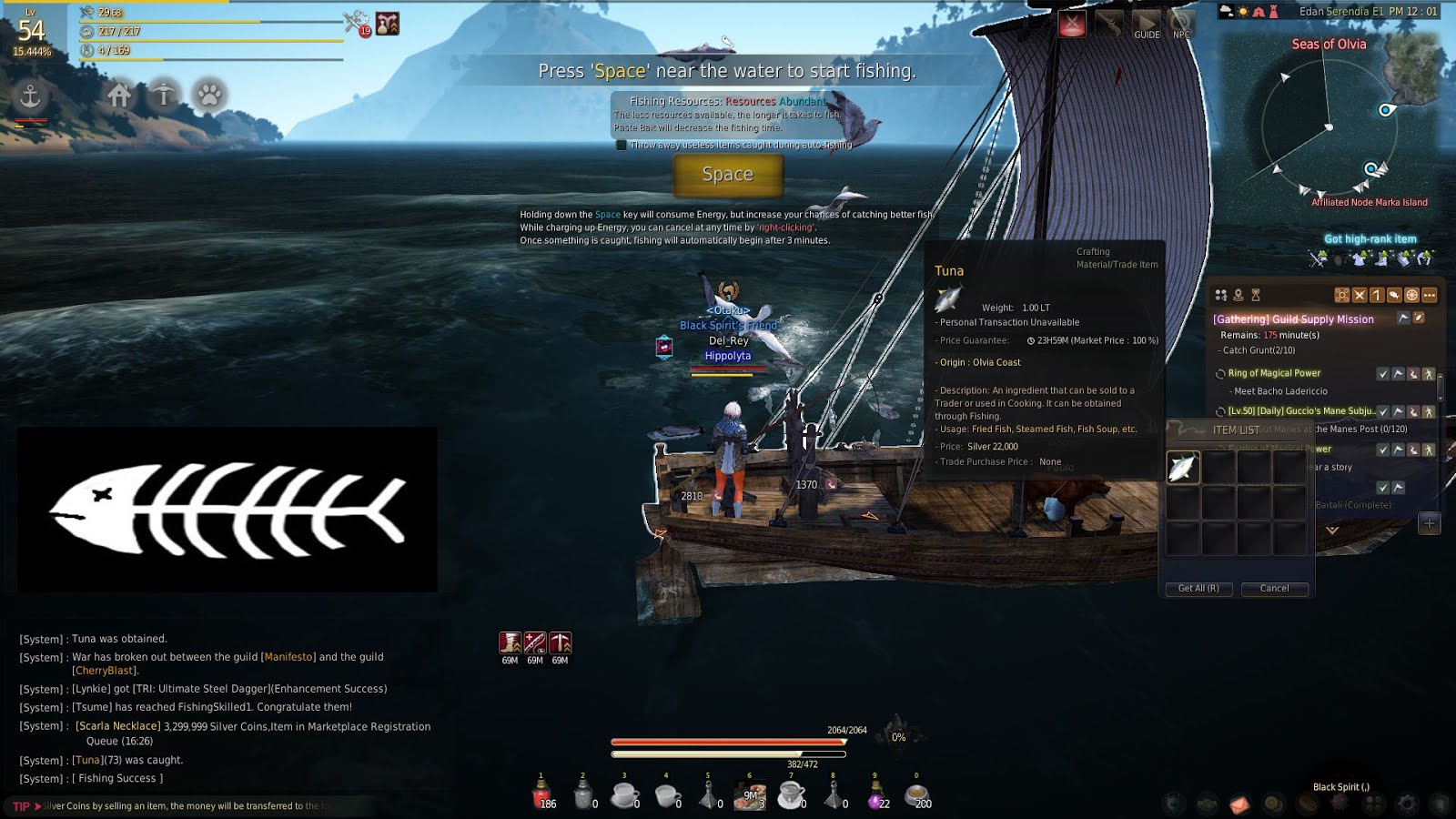Toggle the X quest filter button
Image resolution: width=1456 pixels, height=819 pixels.
tap(1360, 296)
